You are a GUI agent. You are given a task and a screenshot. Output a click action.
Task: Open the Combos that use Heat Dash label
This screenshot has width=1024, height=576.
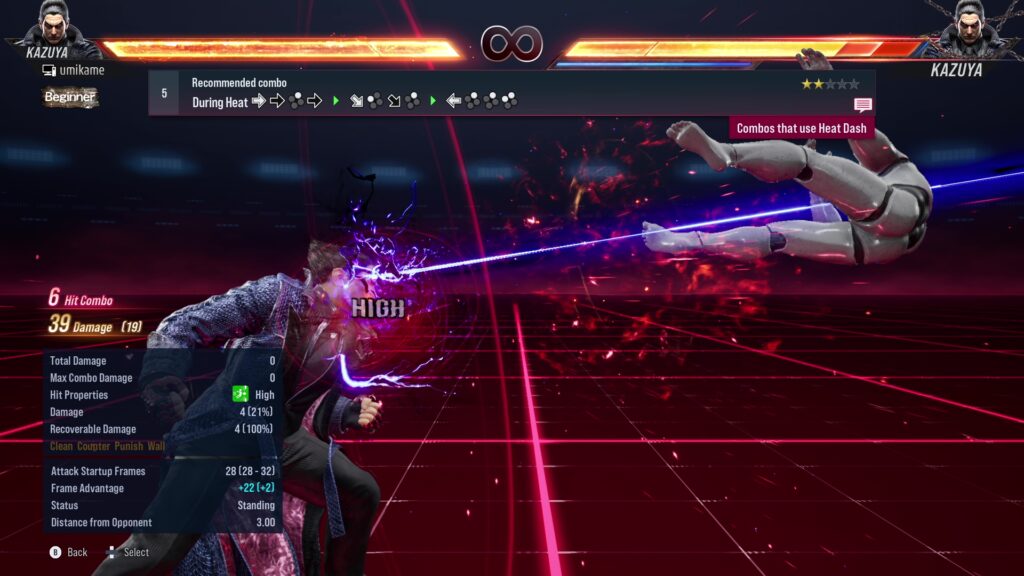click(x=802, y=128)
